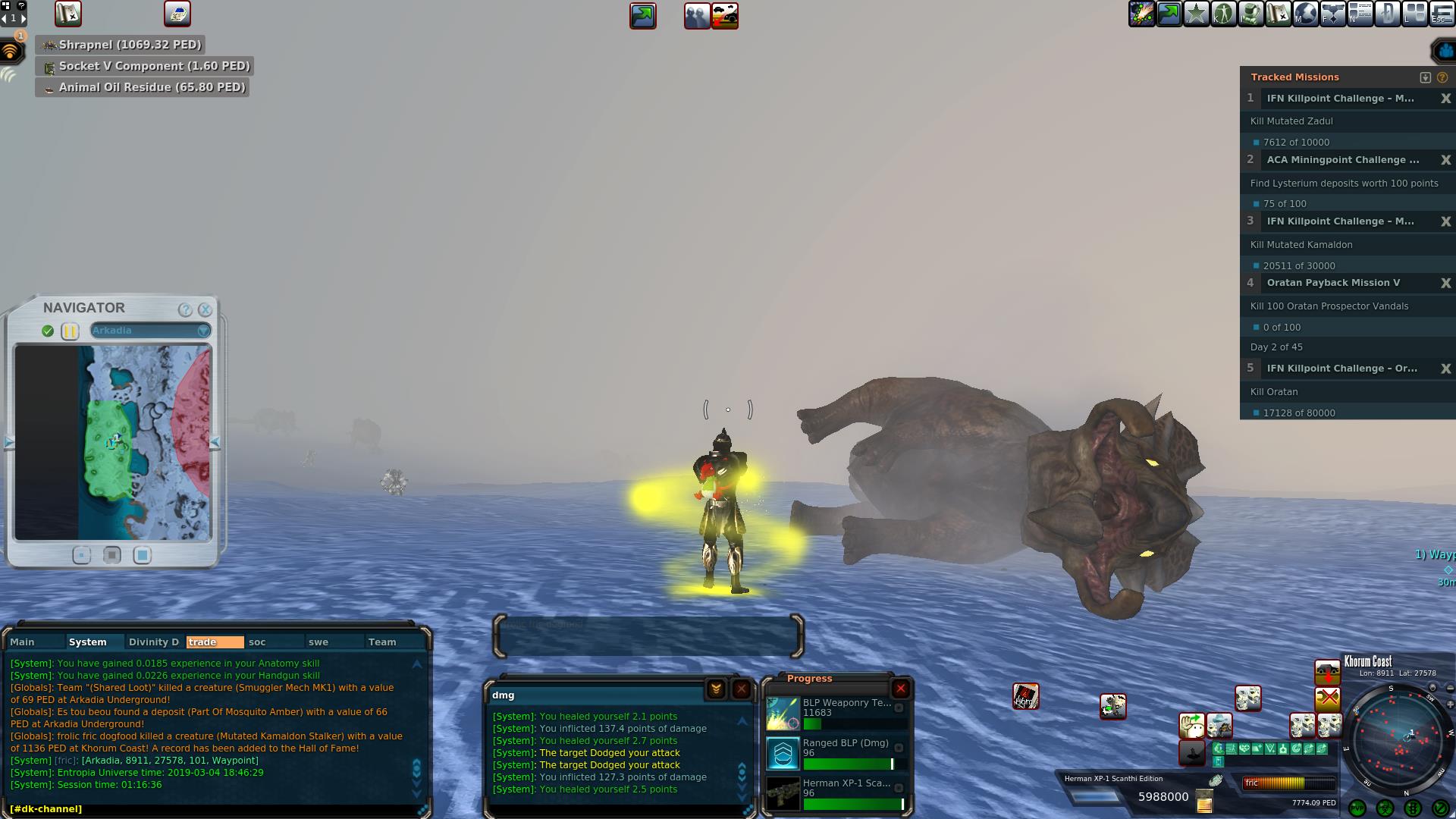Remove Oratan Payback Mission V from tracking

coord(1445,283)
